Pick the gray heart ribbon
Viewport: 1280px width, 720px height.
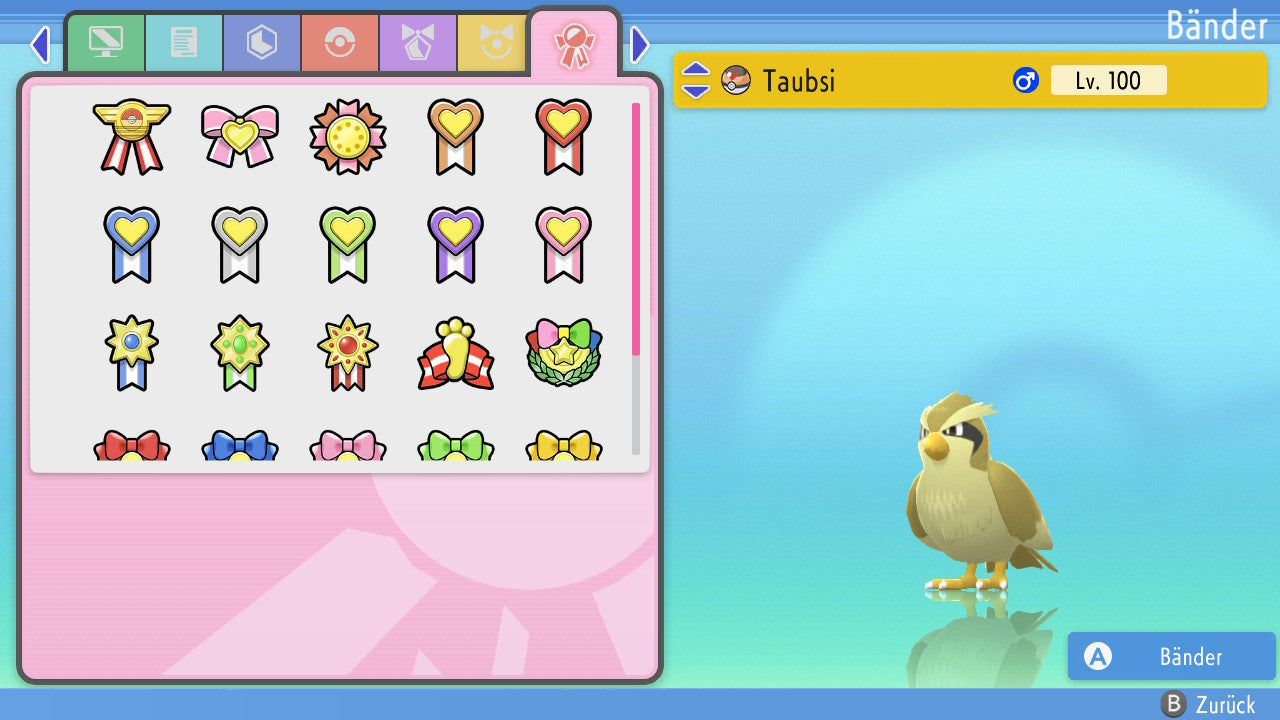coord(240,244)
